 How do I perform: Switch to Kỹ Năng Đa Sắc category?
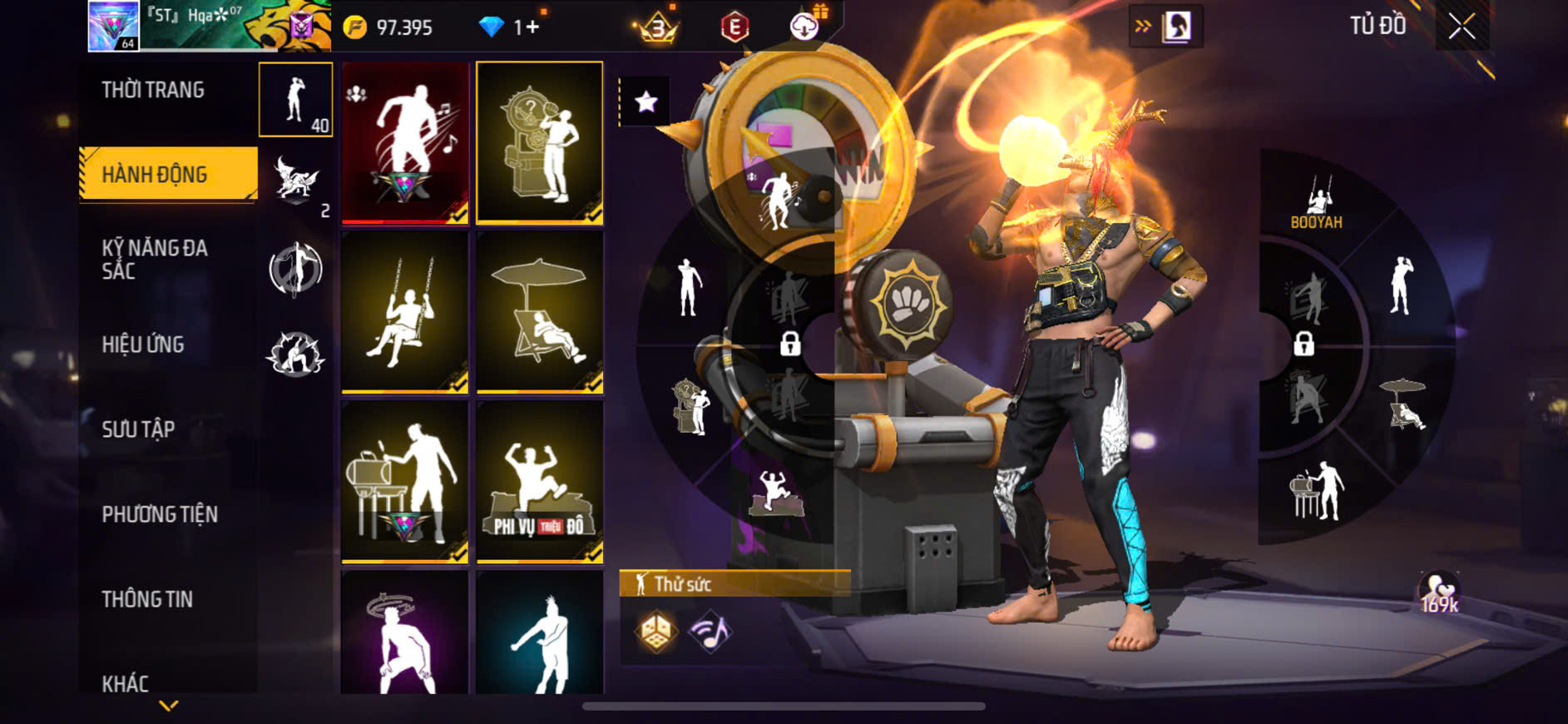point(155,259)
